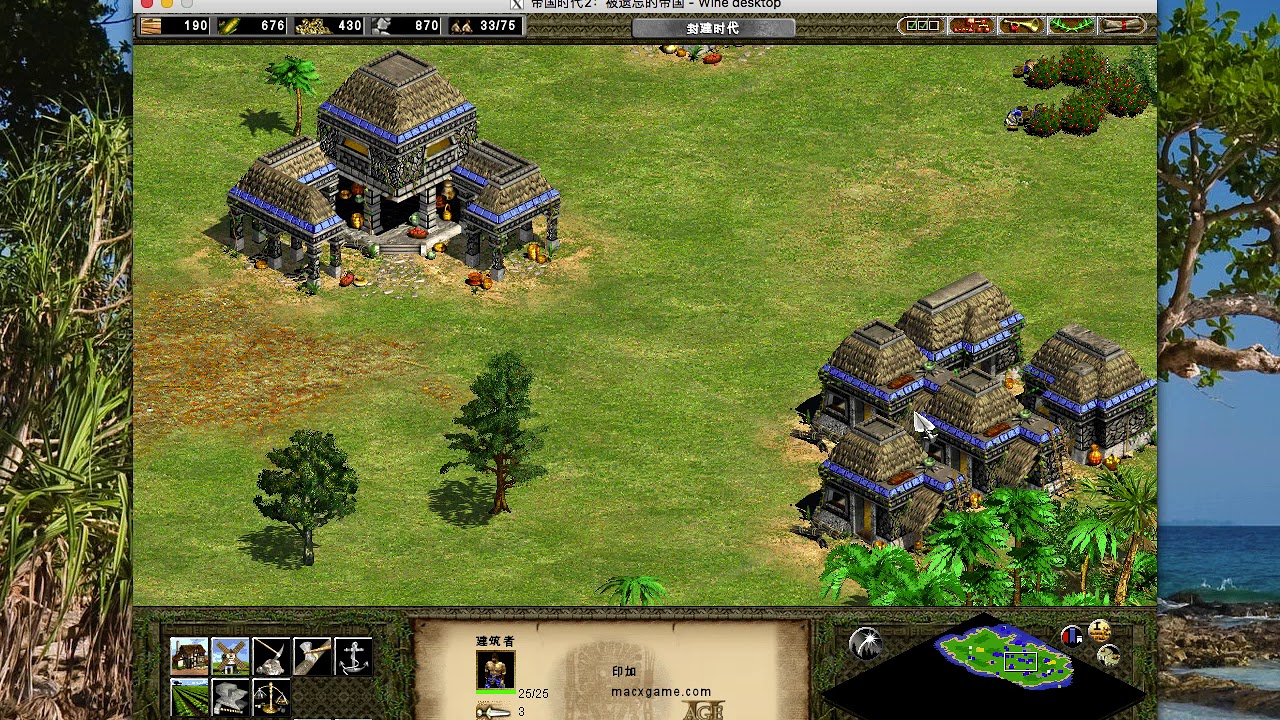
Task: Open chat with the horn button
Action: [1020, 26]
